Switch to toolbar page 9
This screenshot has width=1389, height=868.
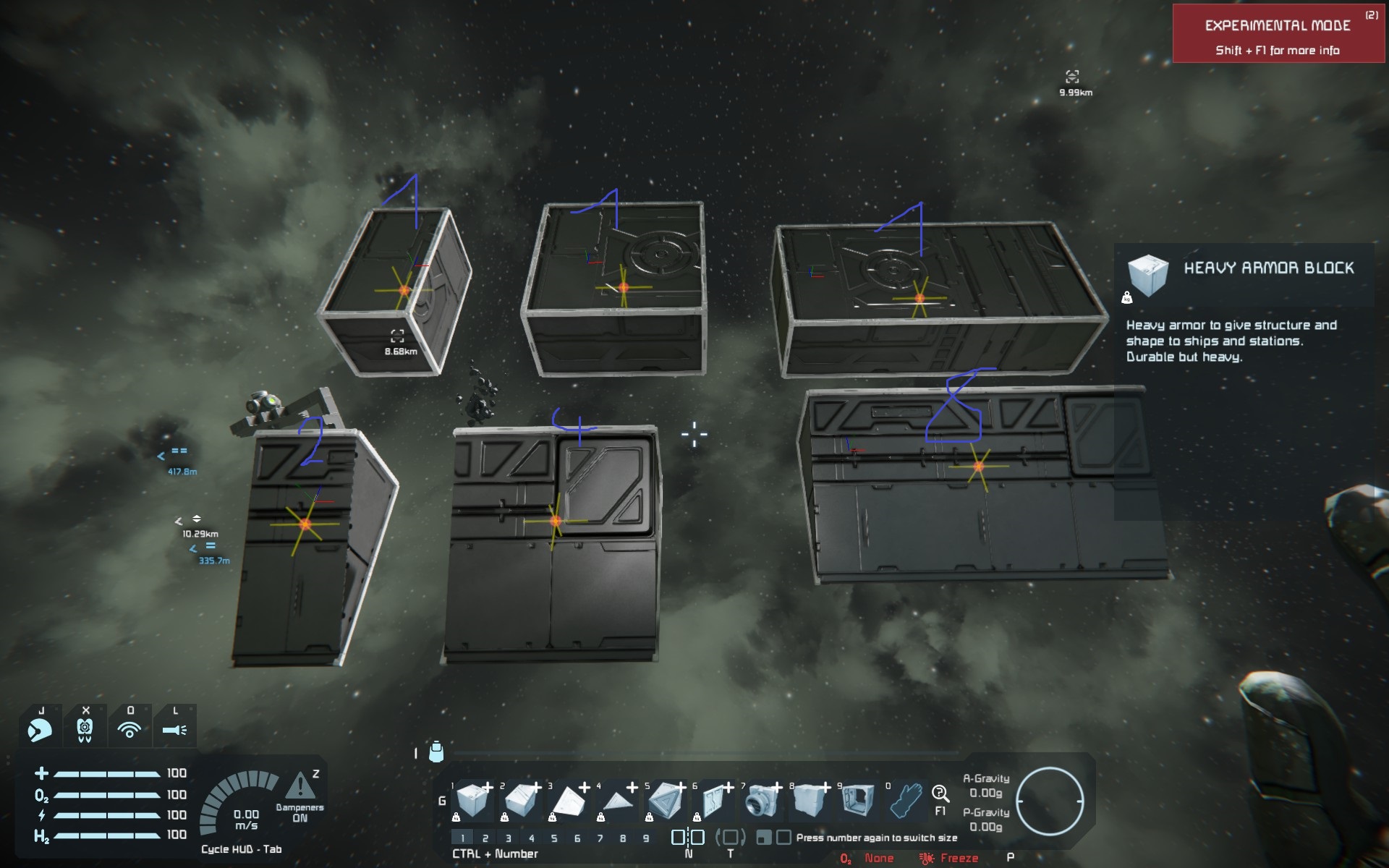click(x=646, y=838)
